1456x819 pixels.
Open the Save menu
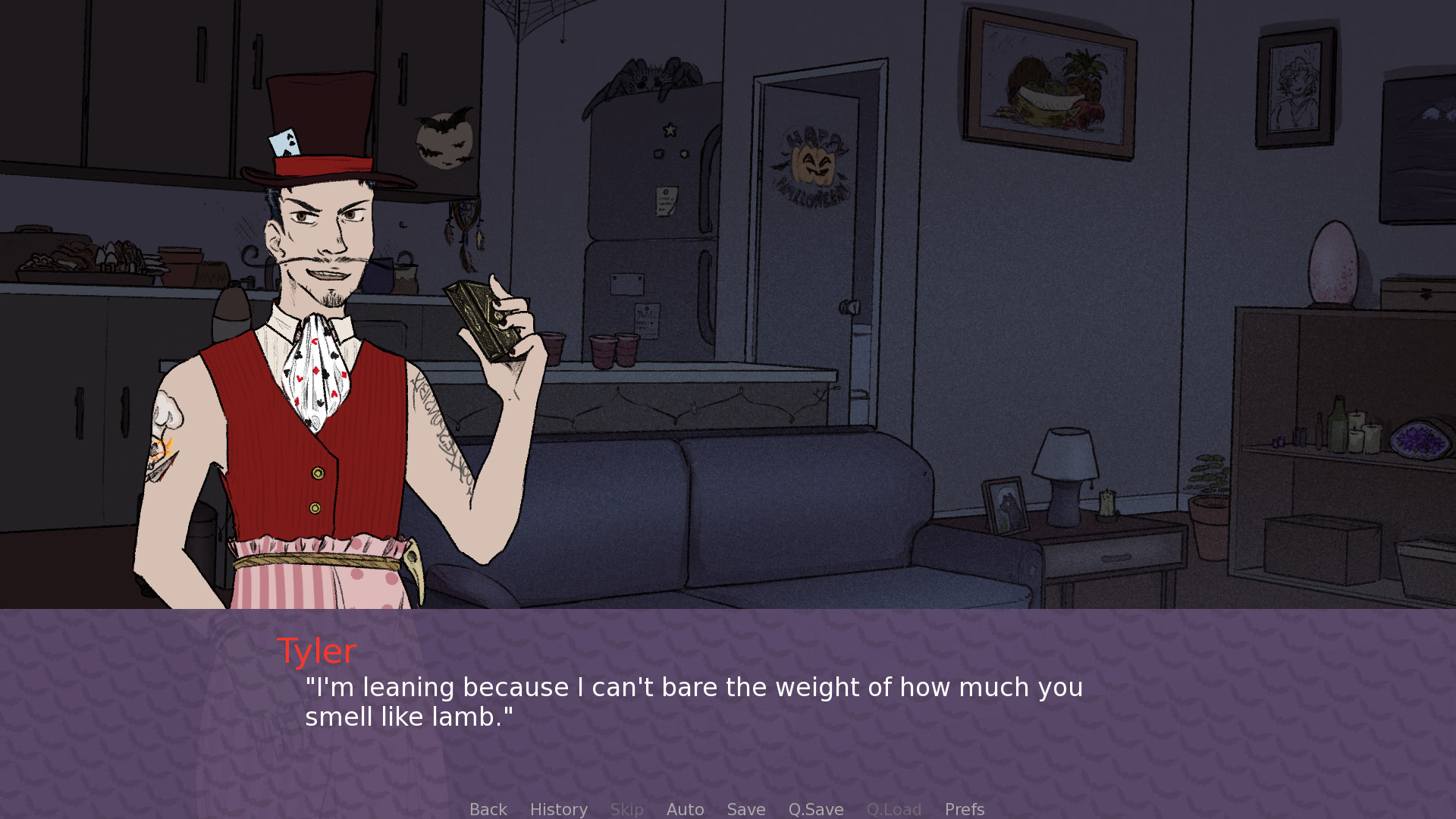[x=745, y=809]
